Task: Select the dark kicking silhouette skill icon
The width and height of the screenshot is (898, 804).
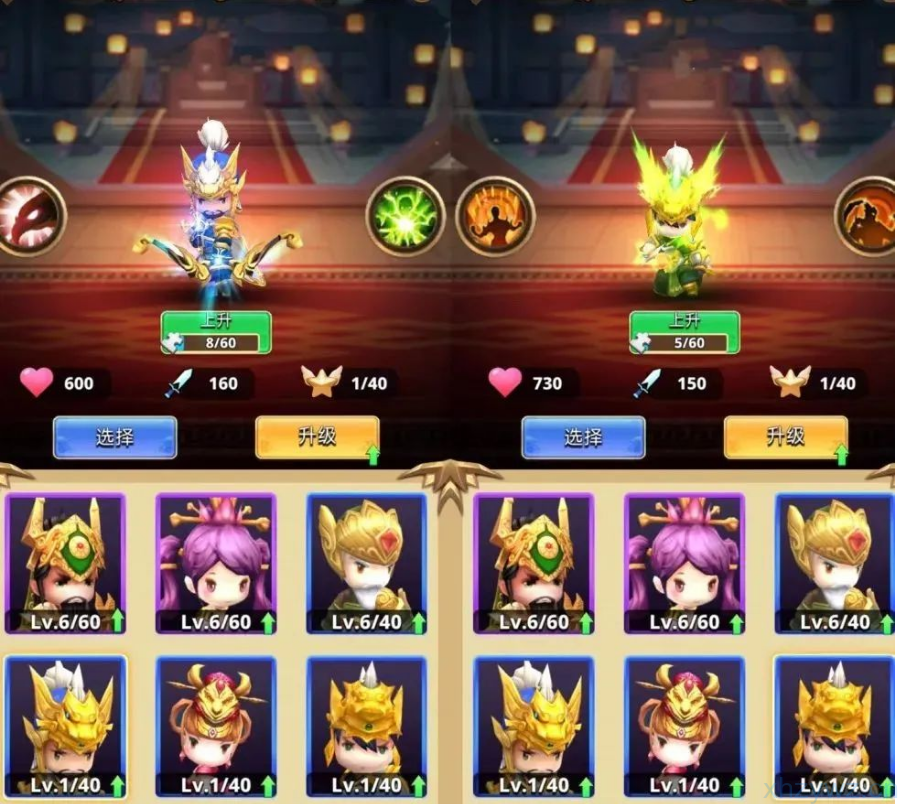Action: (868, 216)
